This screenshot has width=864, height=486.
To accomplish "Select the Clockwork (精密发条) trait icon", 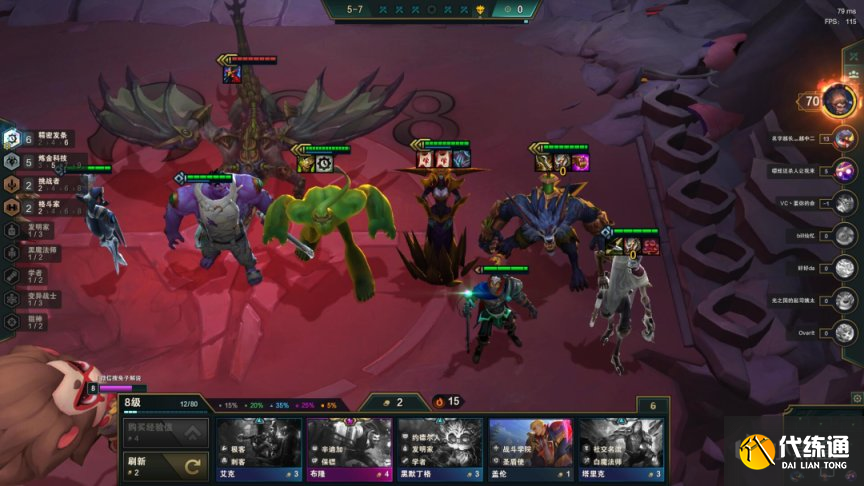I will pos(12,139).
